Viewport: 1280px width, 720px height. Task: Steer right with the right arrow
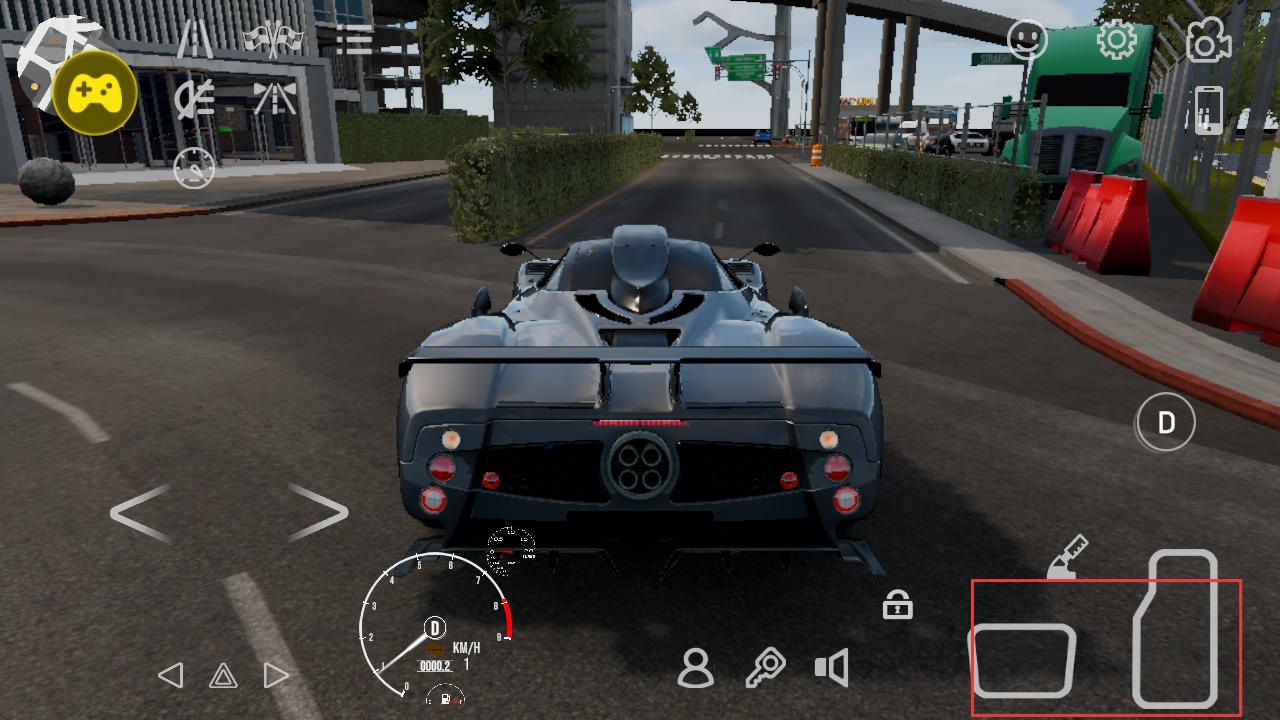click(318, 513)
